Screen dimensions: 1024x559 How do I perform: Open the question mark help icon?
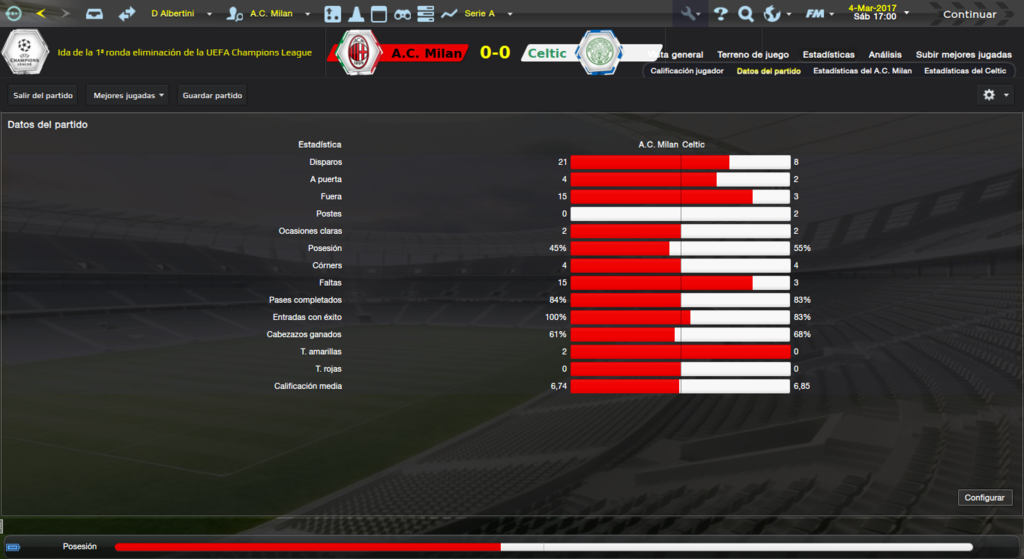(x=719, y=14)
